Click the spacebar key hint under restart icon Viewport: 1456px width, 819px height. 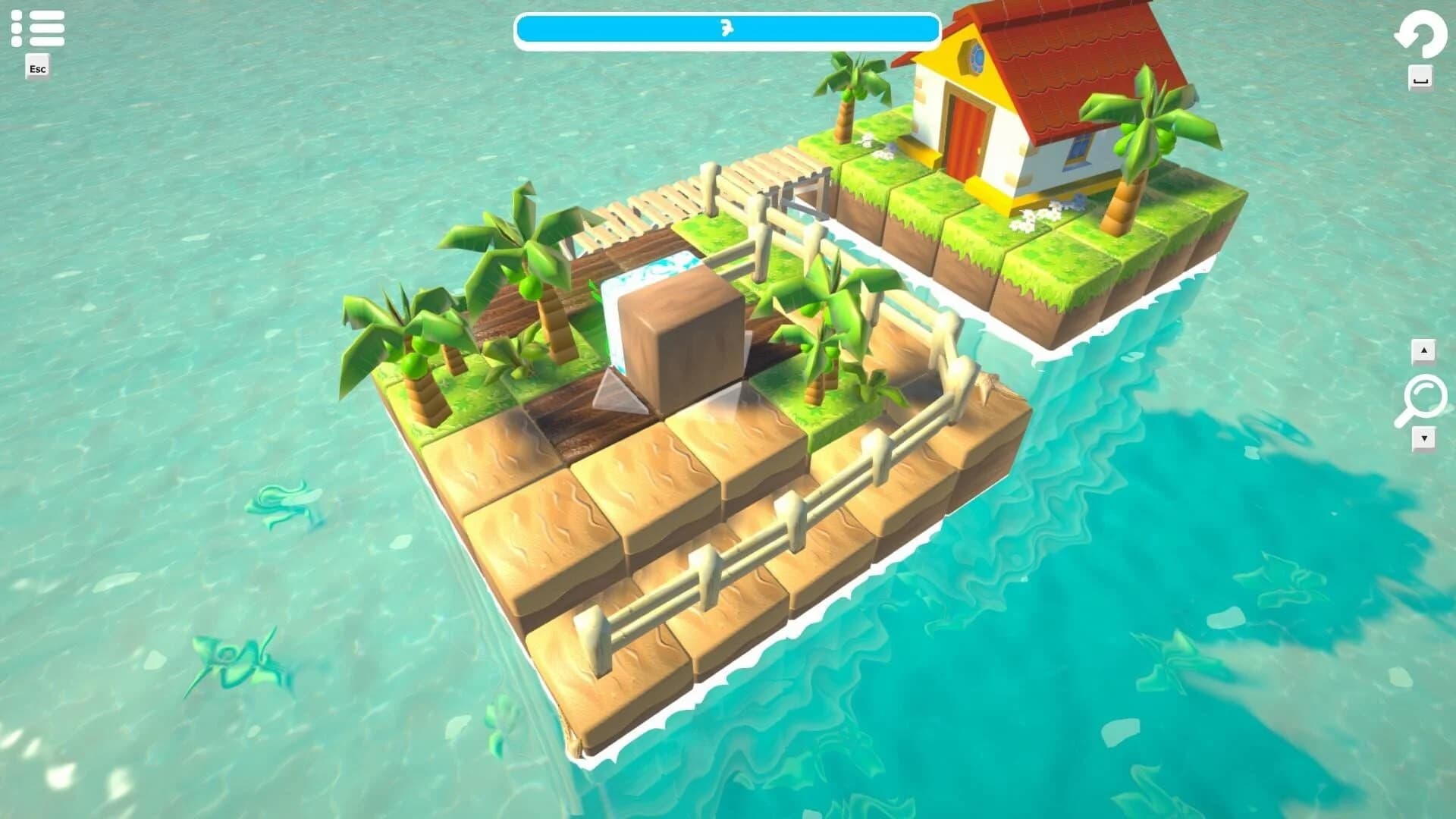click(1420, 76)
